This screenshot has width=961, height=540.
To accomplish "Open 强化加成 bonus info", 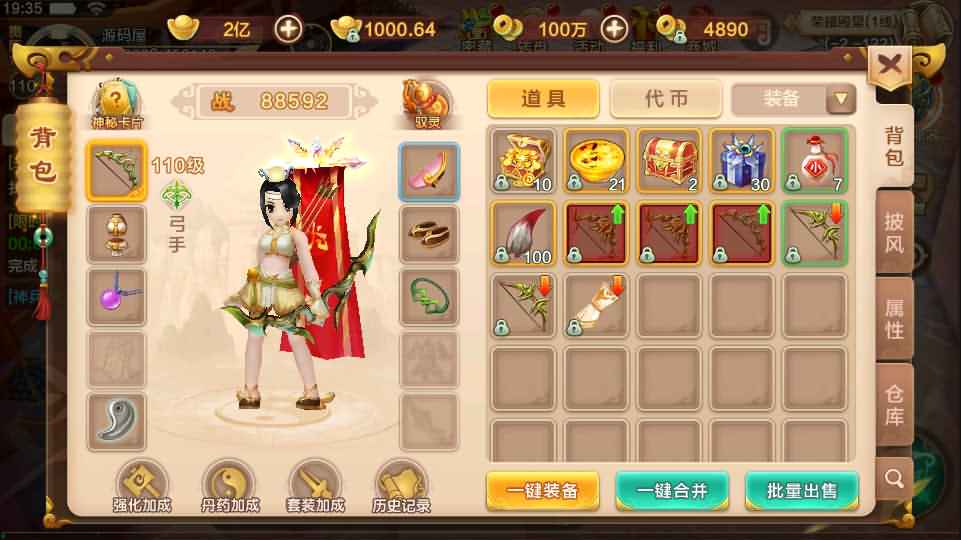I will 141,487.
